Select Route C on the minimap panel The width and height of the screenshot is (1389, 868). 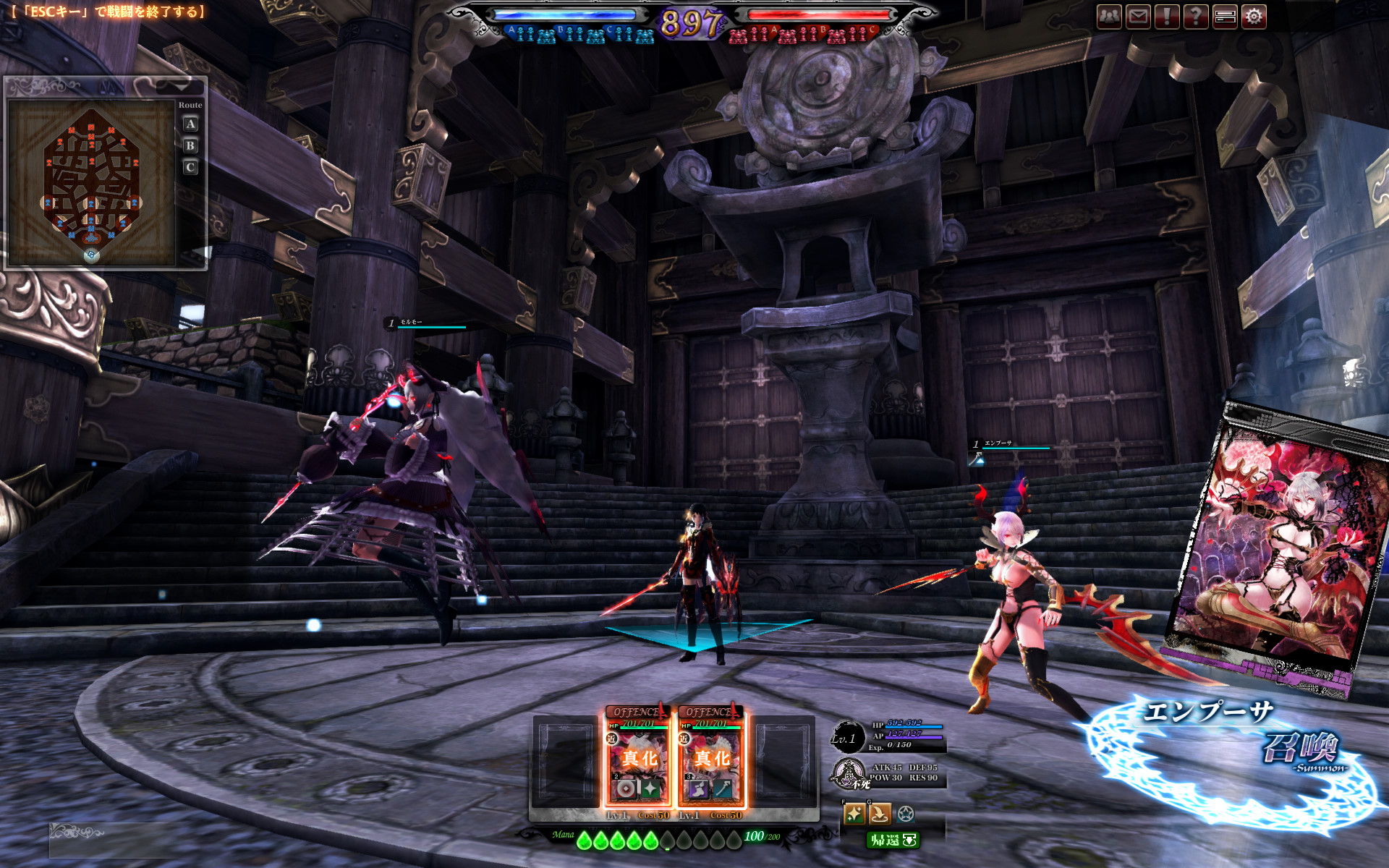pos(190,168)
